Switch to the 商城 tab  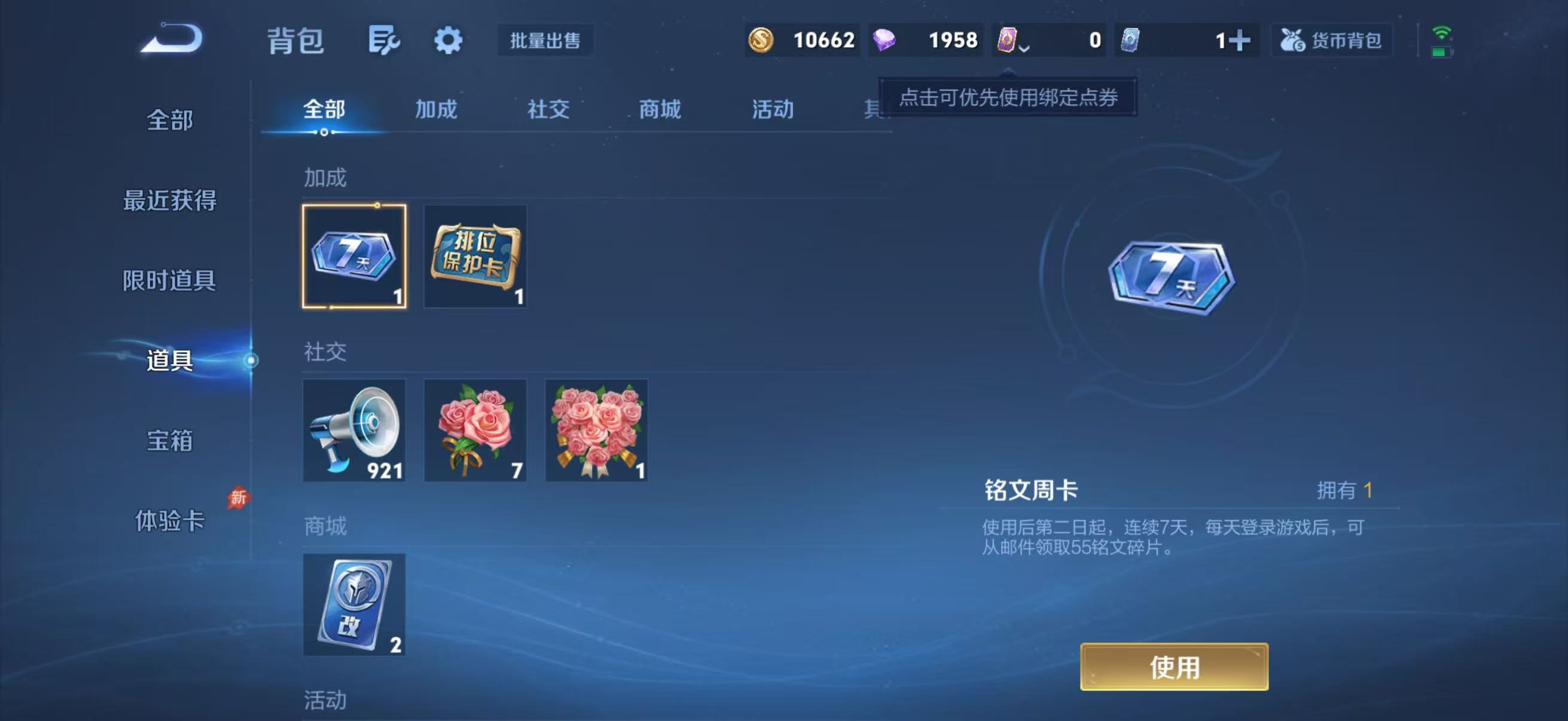(x=658, y=110)
